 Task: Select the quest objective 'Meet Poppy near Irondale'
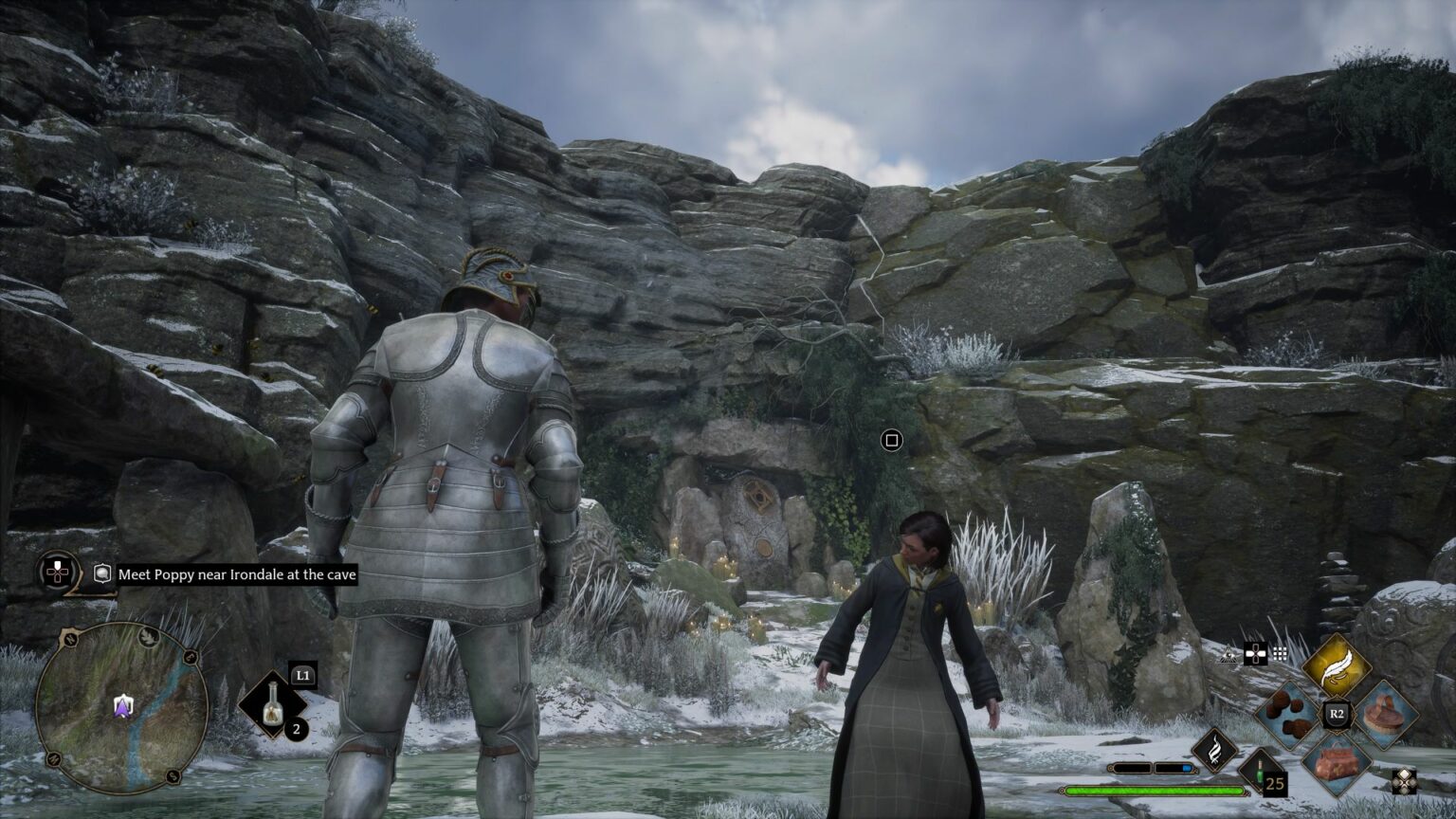[x=237, y=574]
